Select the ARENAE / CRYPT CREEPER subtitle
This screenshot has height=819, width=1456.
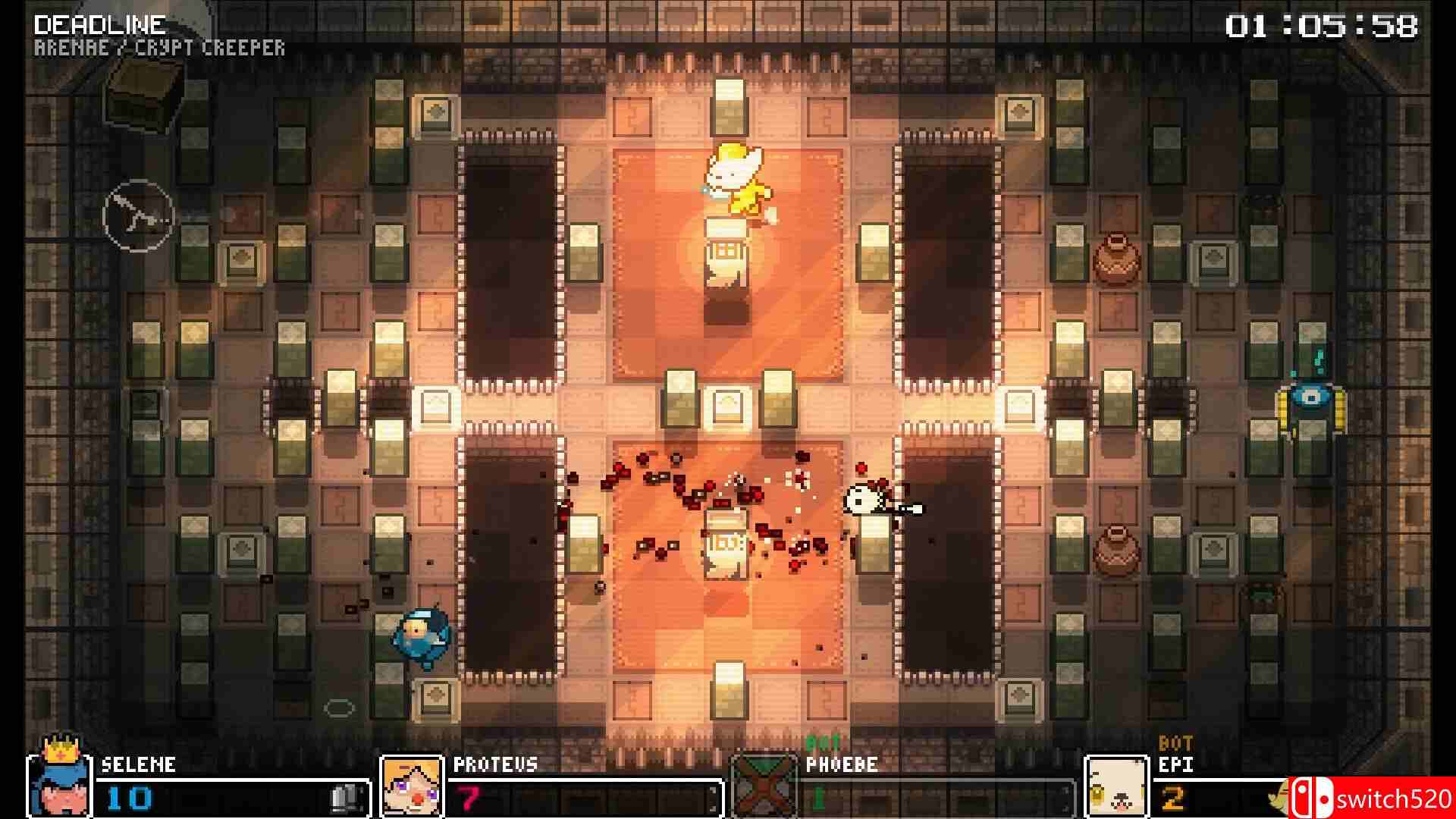[160, 48]
